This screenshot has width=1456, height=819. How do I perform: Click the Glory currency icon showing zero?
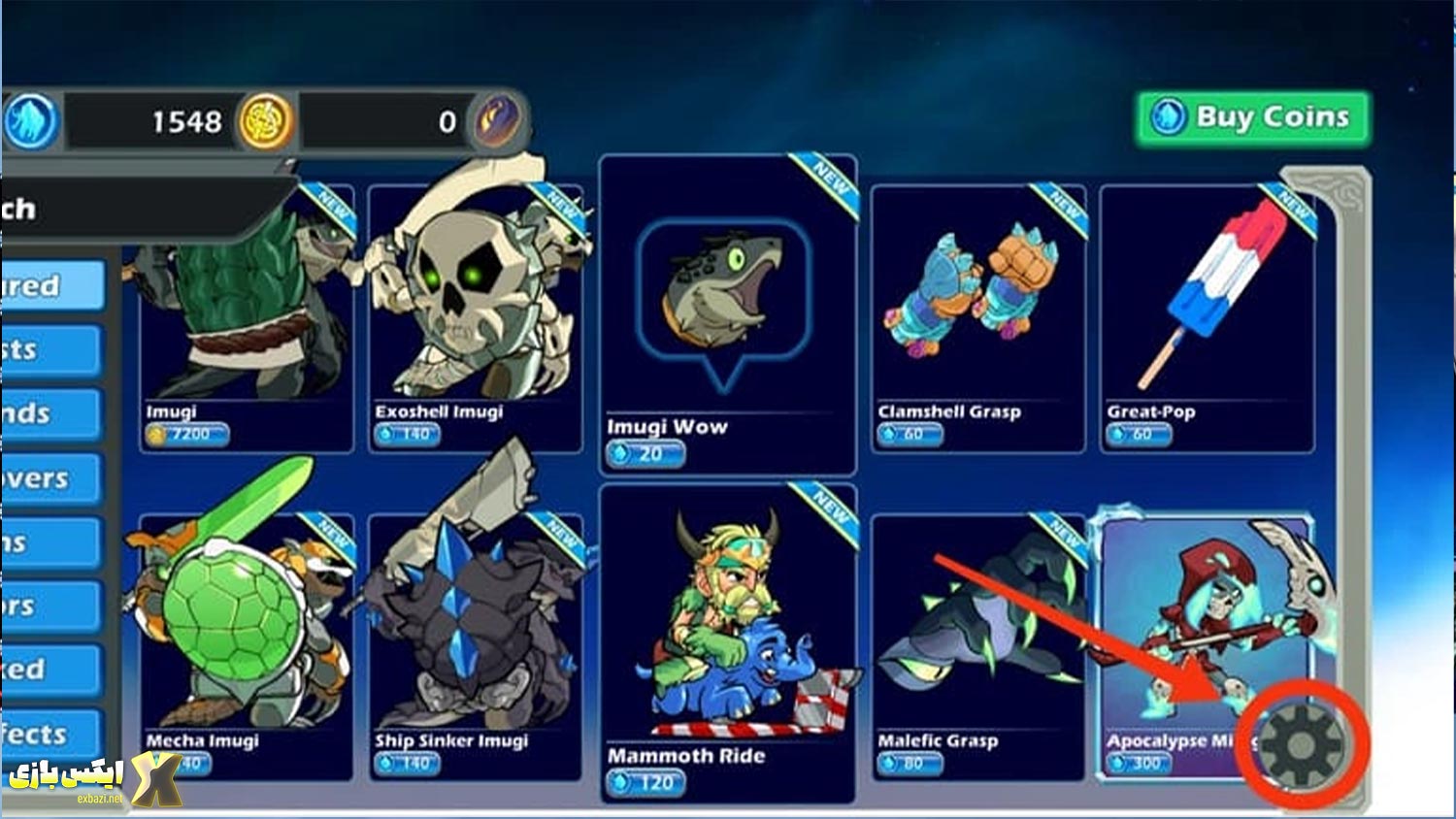point(496,119)
